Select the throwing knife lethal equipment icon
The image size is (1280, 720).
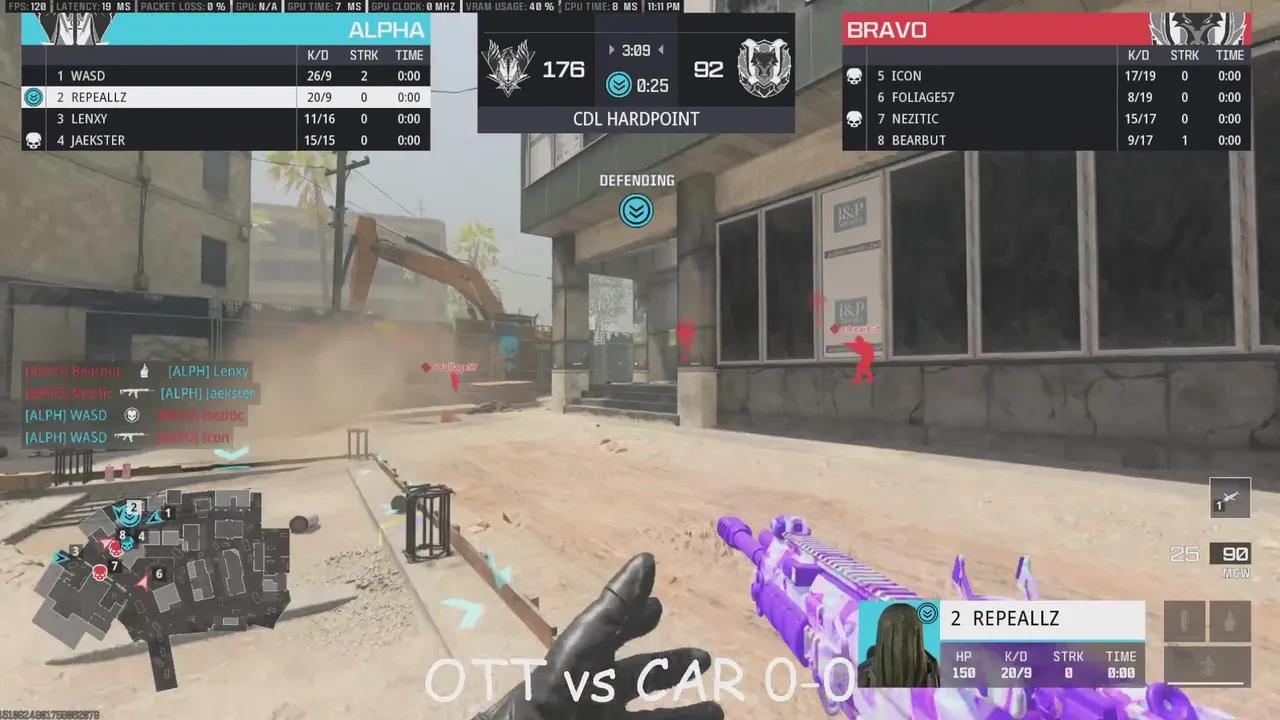point(1184,620)
